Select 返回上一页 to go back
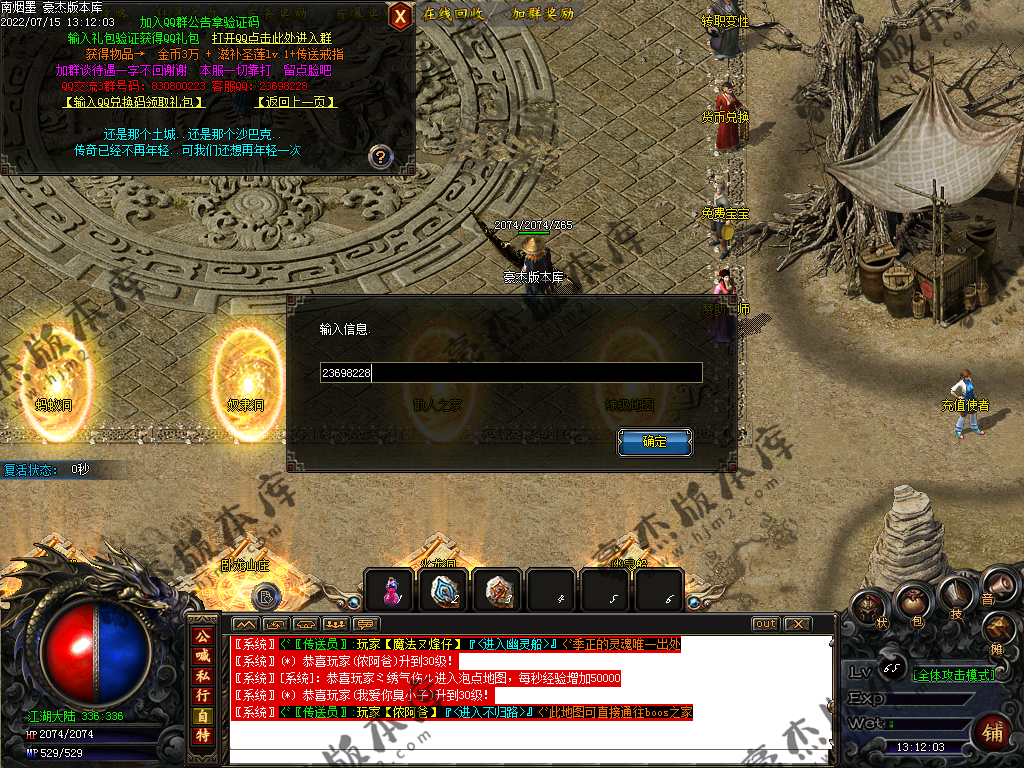 coord(296,102)
